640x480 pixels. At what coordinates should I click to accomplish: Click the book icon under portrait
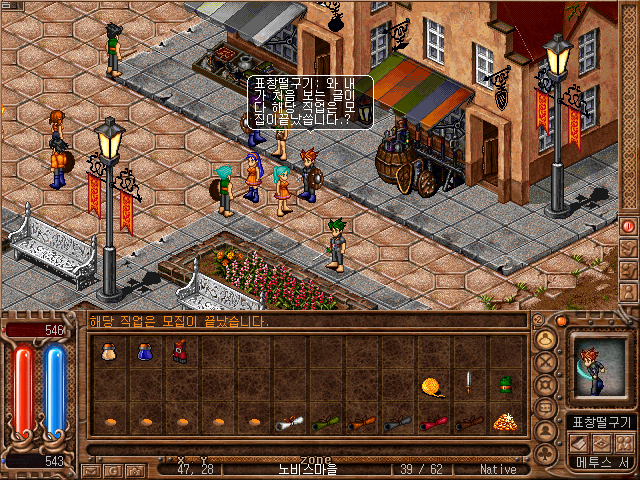[x=578, y=442]
